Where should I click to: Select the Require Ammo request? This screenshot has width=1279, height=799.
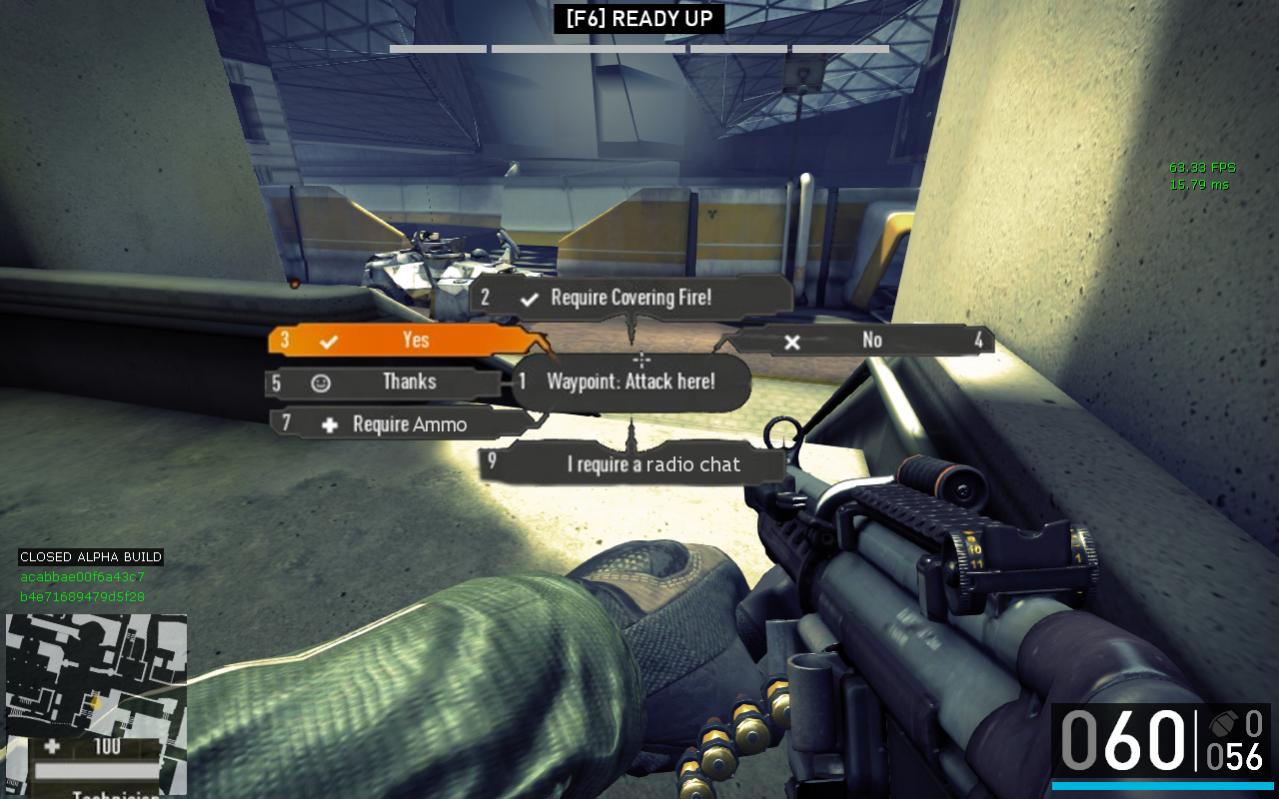click(400, 424)
